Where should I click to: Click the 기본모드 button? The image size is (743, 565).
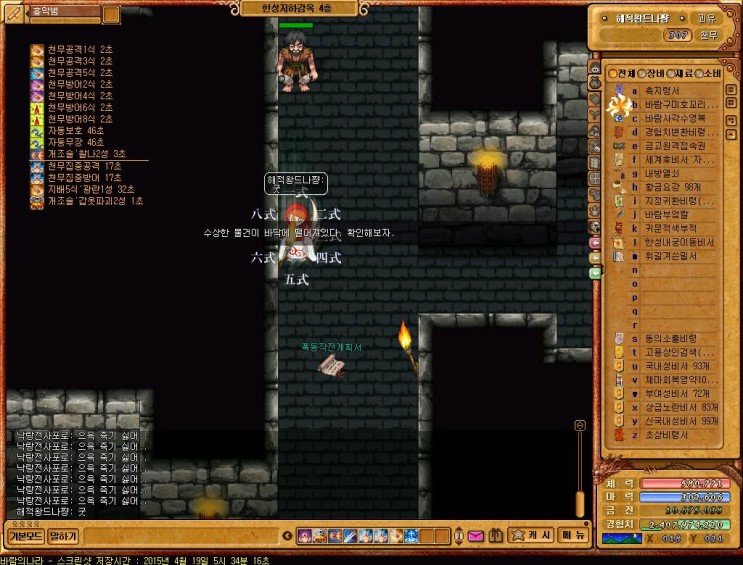(24, 536)
